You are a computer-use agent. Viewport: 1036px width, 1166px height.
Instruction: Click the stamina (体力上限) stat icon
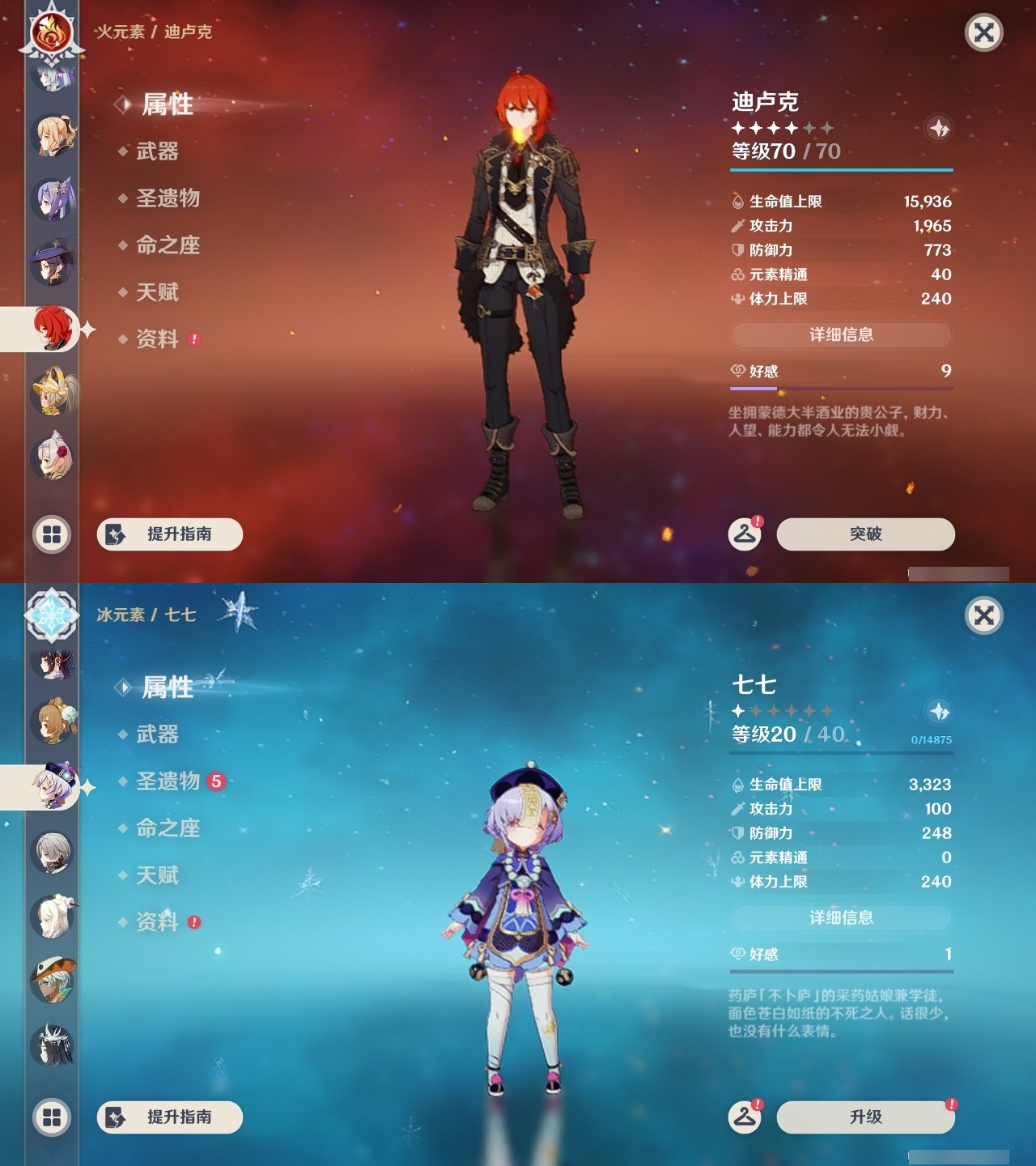pos(737,299)
